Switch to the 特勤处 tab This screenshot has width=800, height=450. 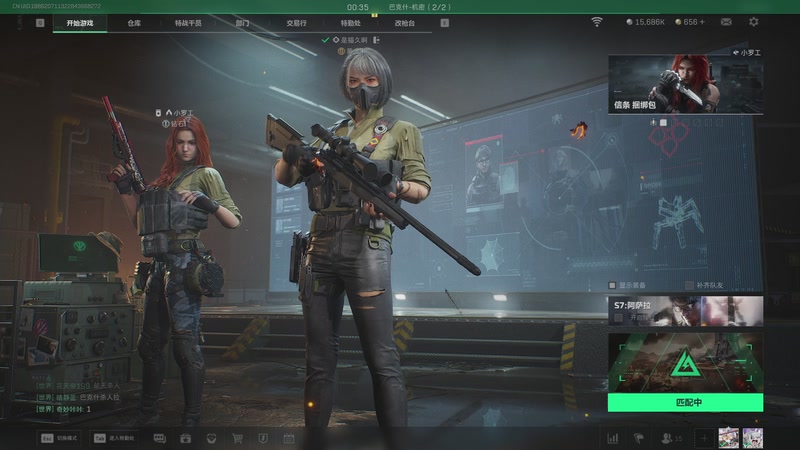(350, 22)
